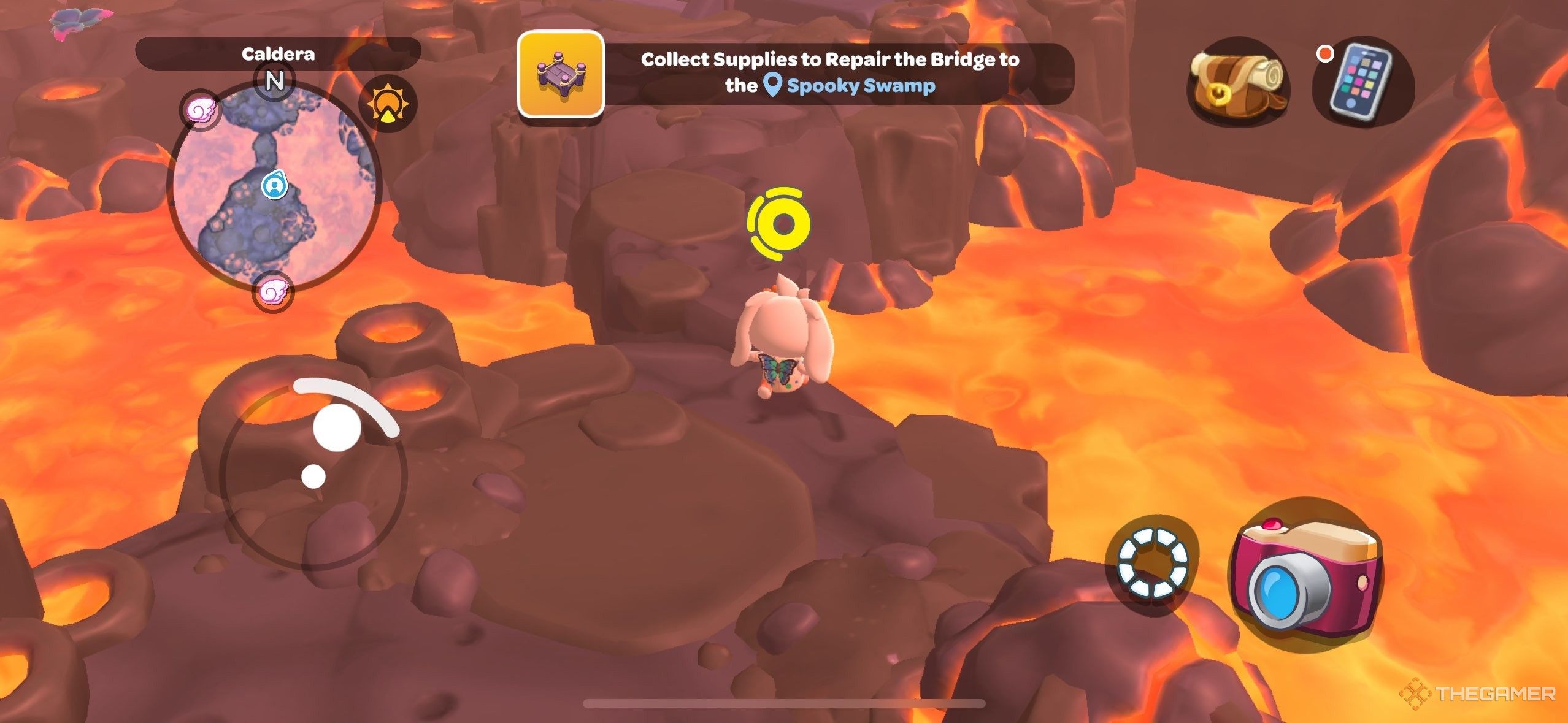The image size is (1568, 723).
Task: Tap the bridge repair quest icon
Action: coord(561,74)
